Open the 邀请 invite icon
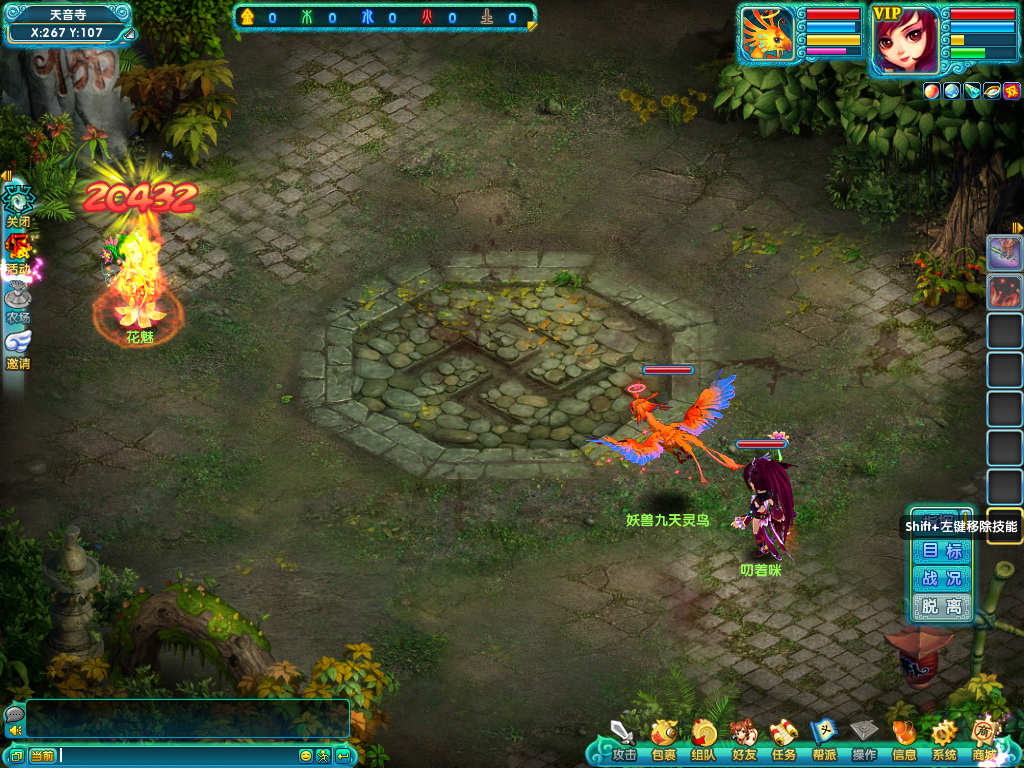The image size is (1024, 768). coord(18,348)
